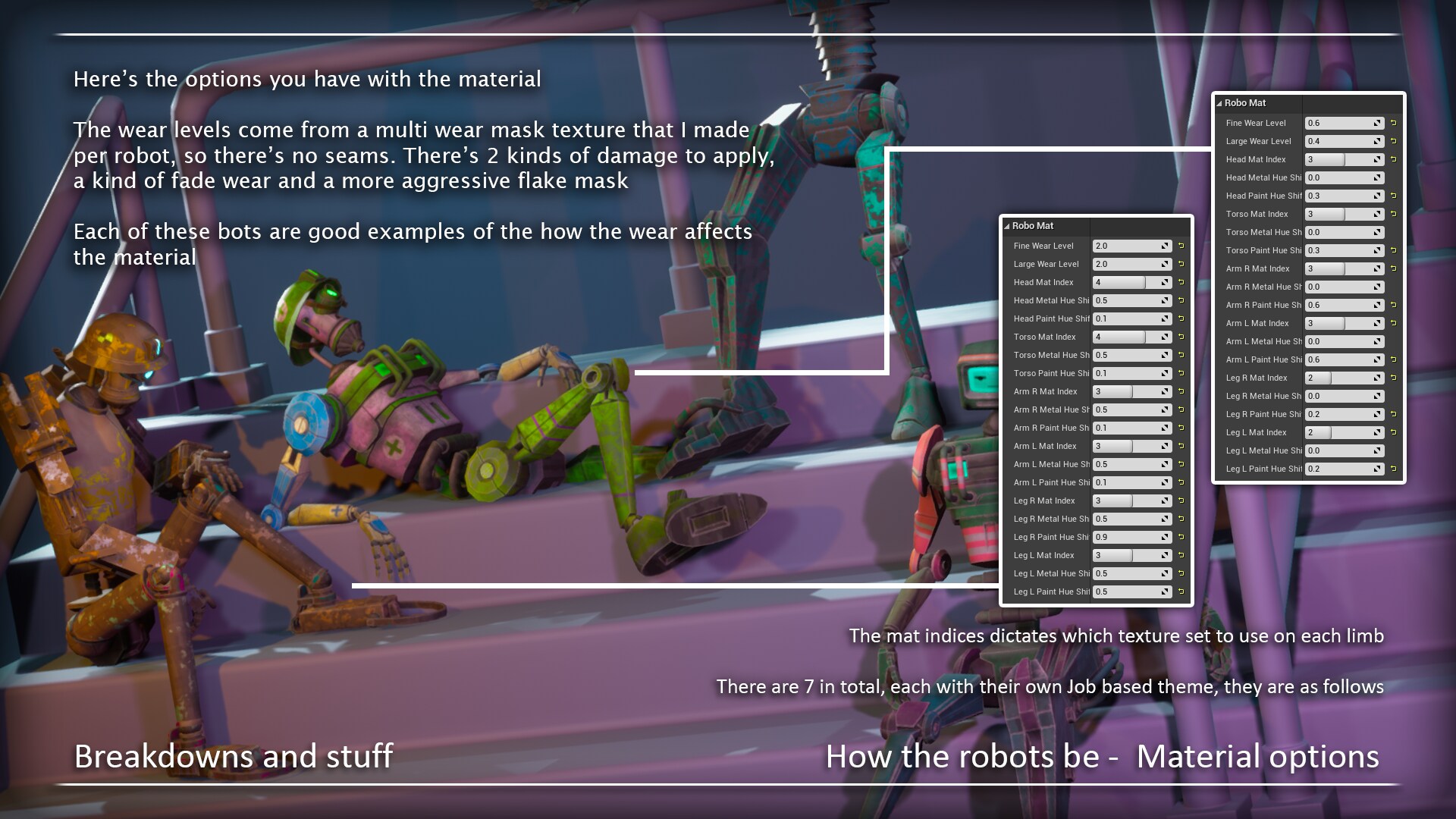Reset Head Paint Hue Shift to default

coord(1181,318)
